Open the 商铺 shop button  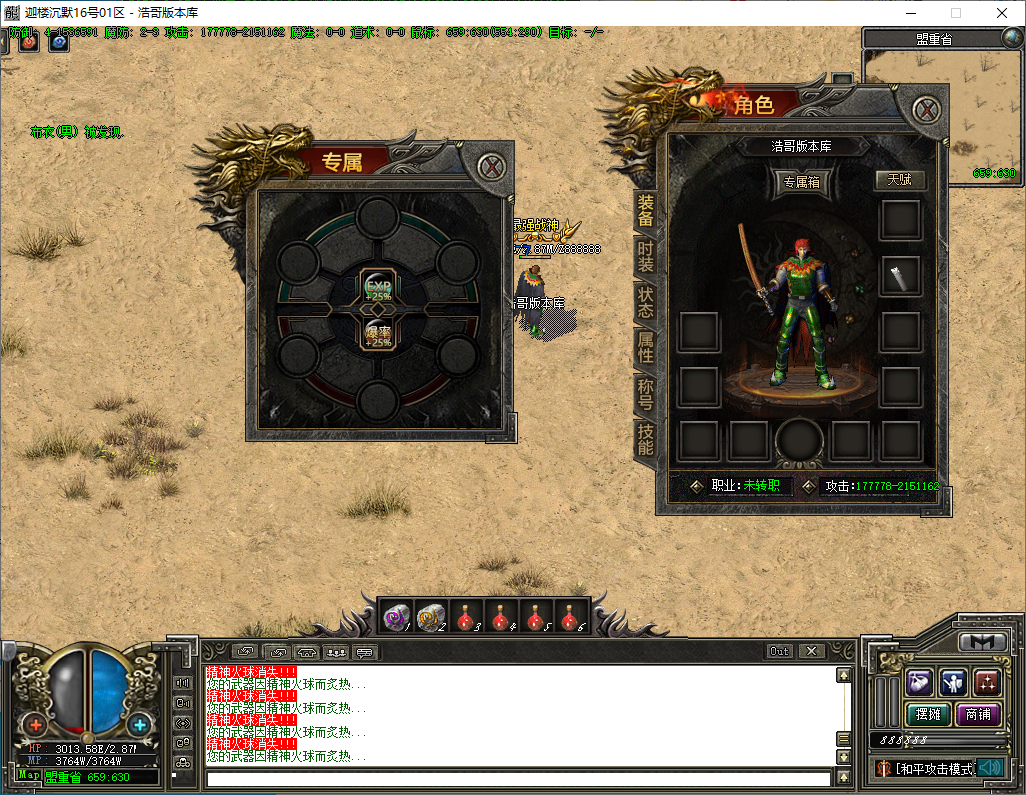[x=978, y=714]
